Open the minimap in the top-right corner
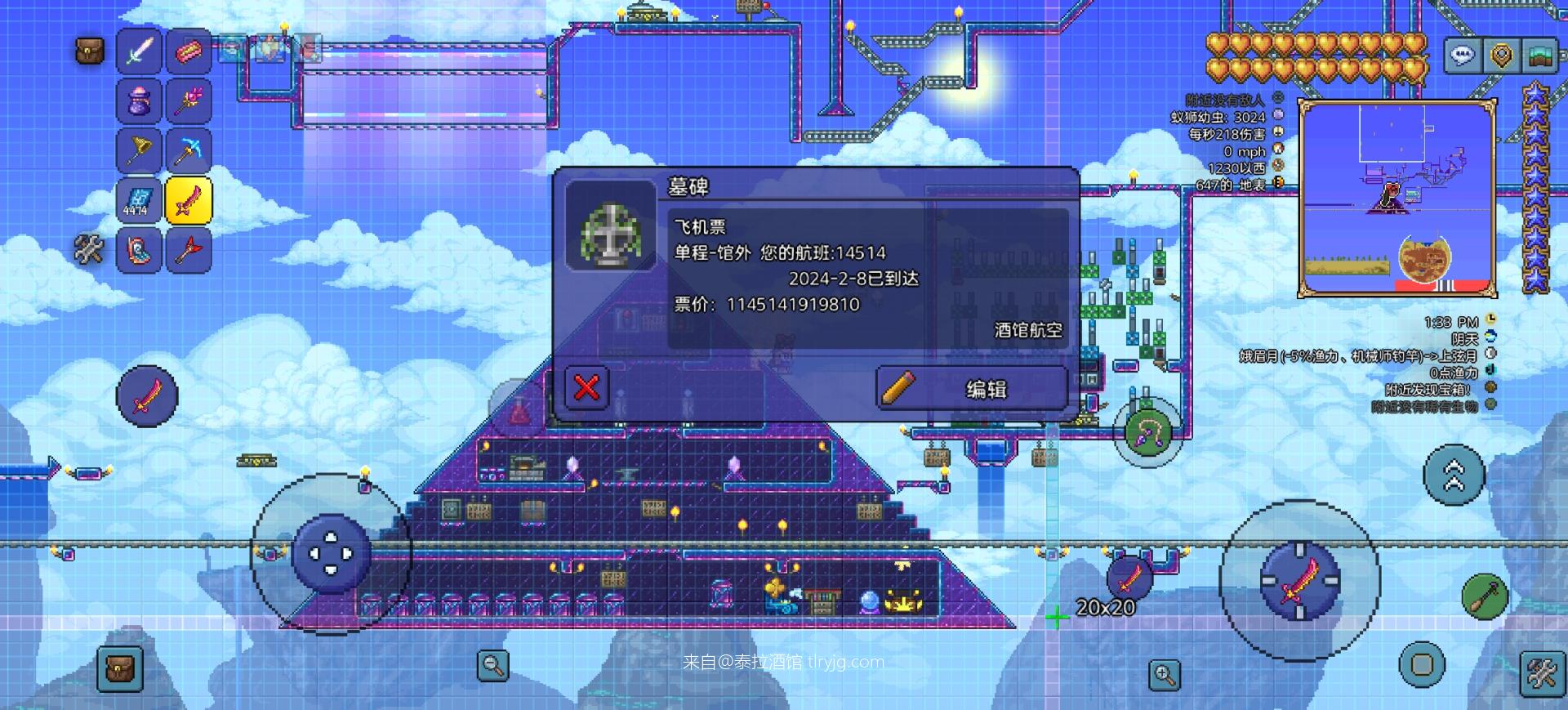 pos(1396,198)
